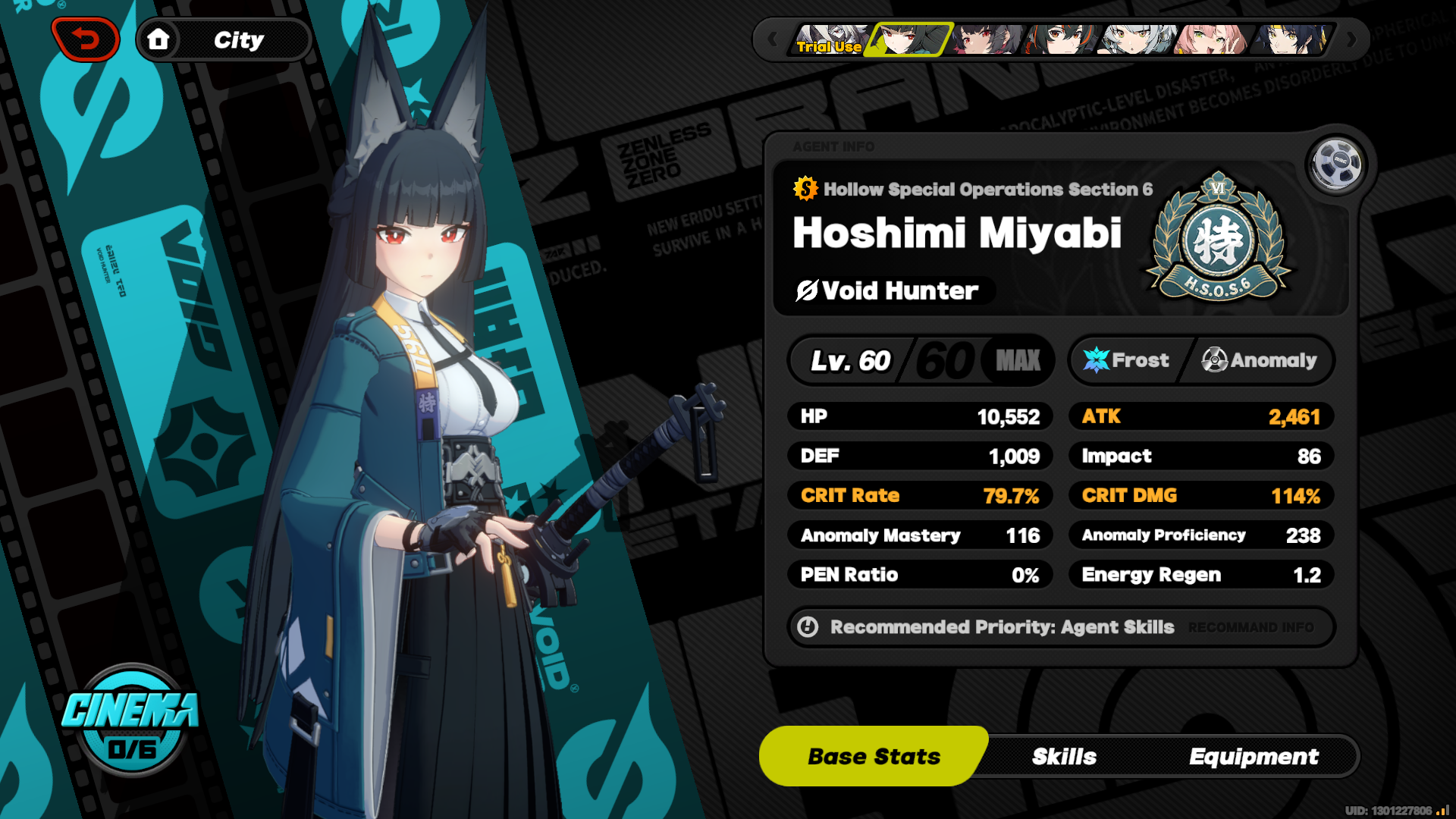
Task: Open the City home screen icon
Action: coord(160,39)
